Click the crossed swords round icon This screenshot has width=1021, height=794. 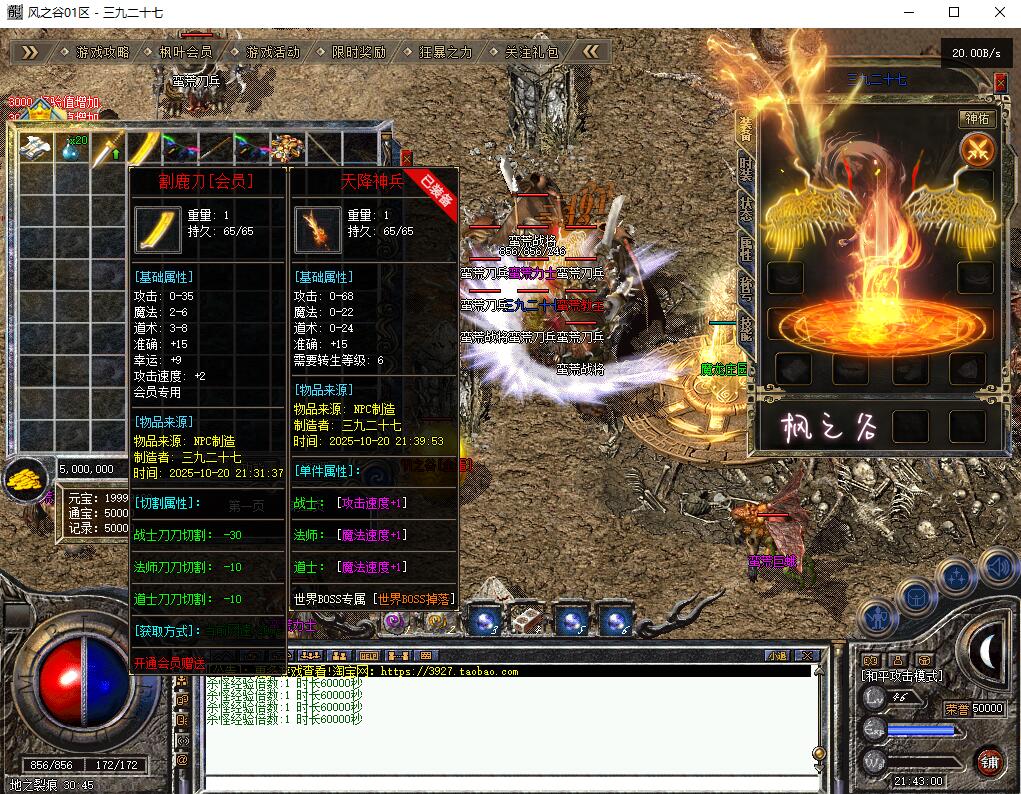click(977, 151)
